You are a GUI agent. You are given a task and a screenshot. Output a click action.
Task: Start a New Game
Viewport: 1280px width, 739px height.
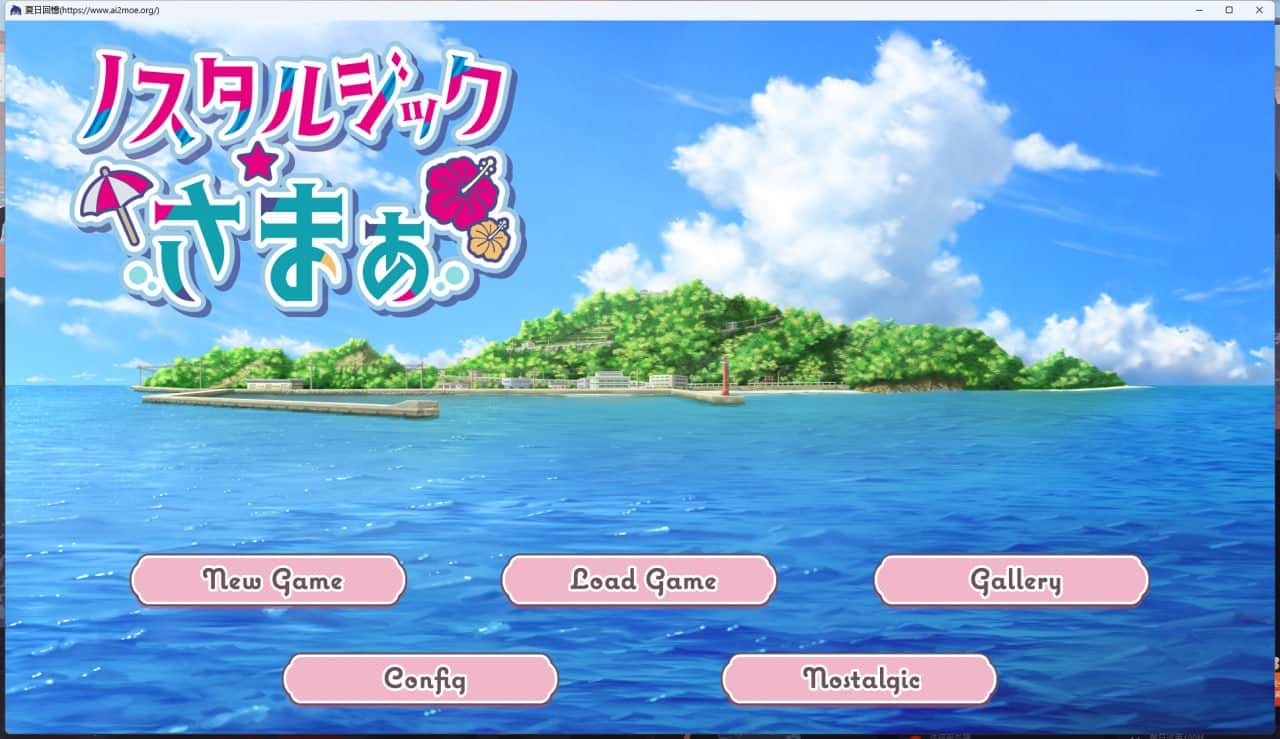pyautogui.click(x=267, y=580)
